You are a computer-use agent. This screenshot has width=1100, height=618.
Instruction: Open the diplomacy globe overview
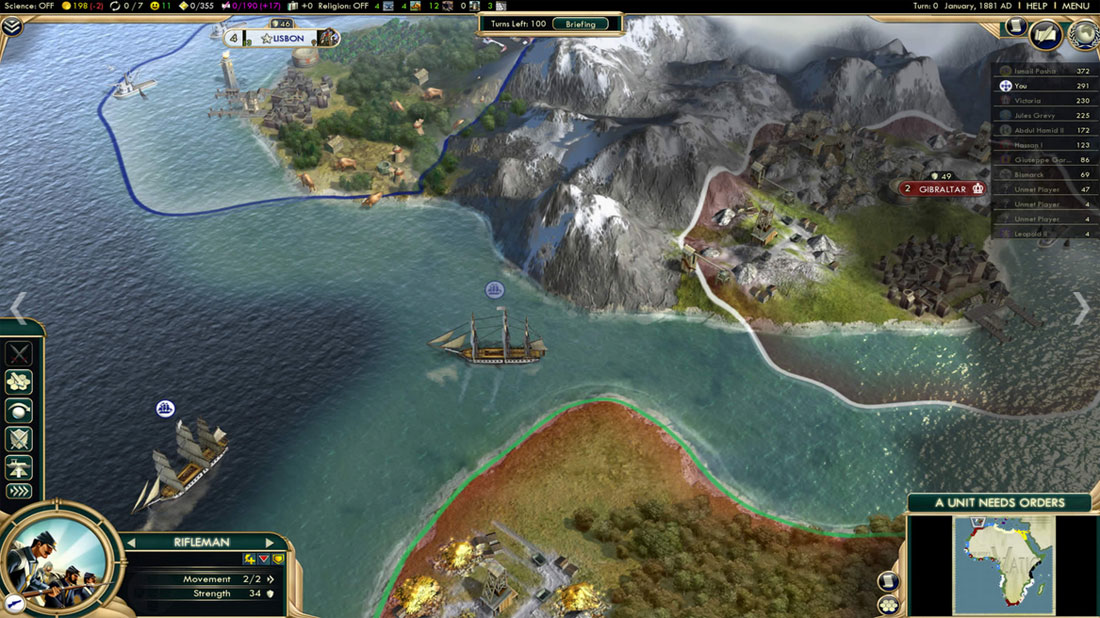[1083, 36]
